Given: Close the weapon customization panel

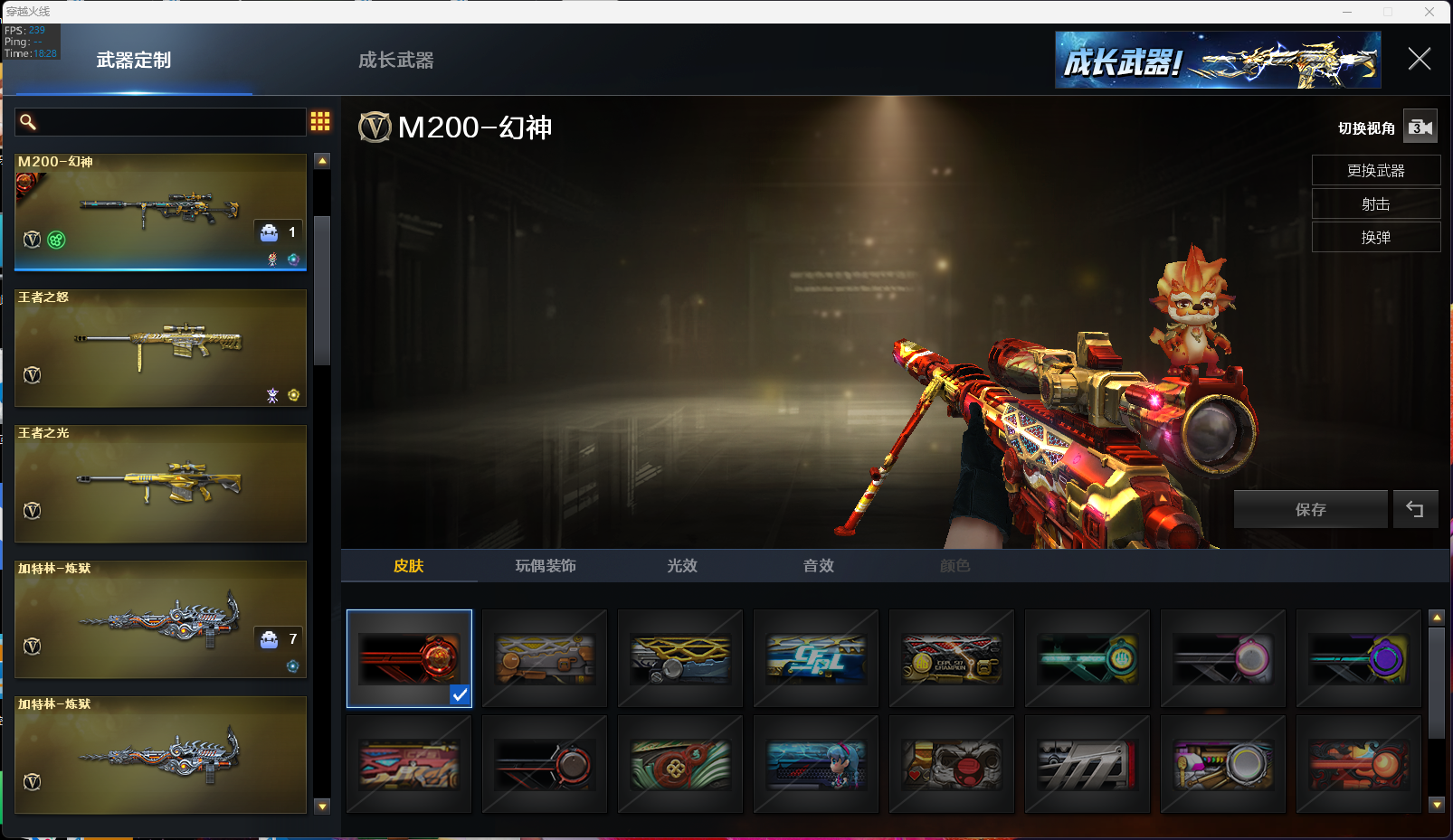Looking at the screenshot, I should 1419,60.
